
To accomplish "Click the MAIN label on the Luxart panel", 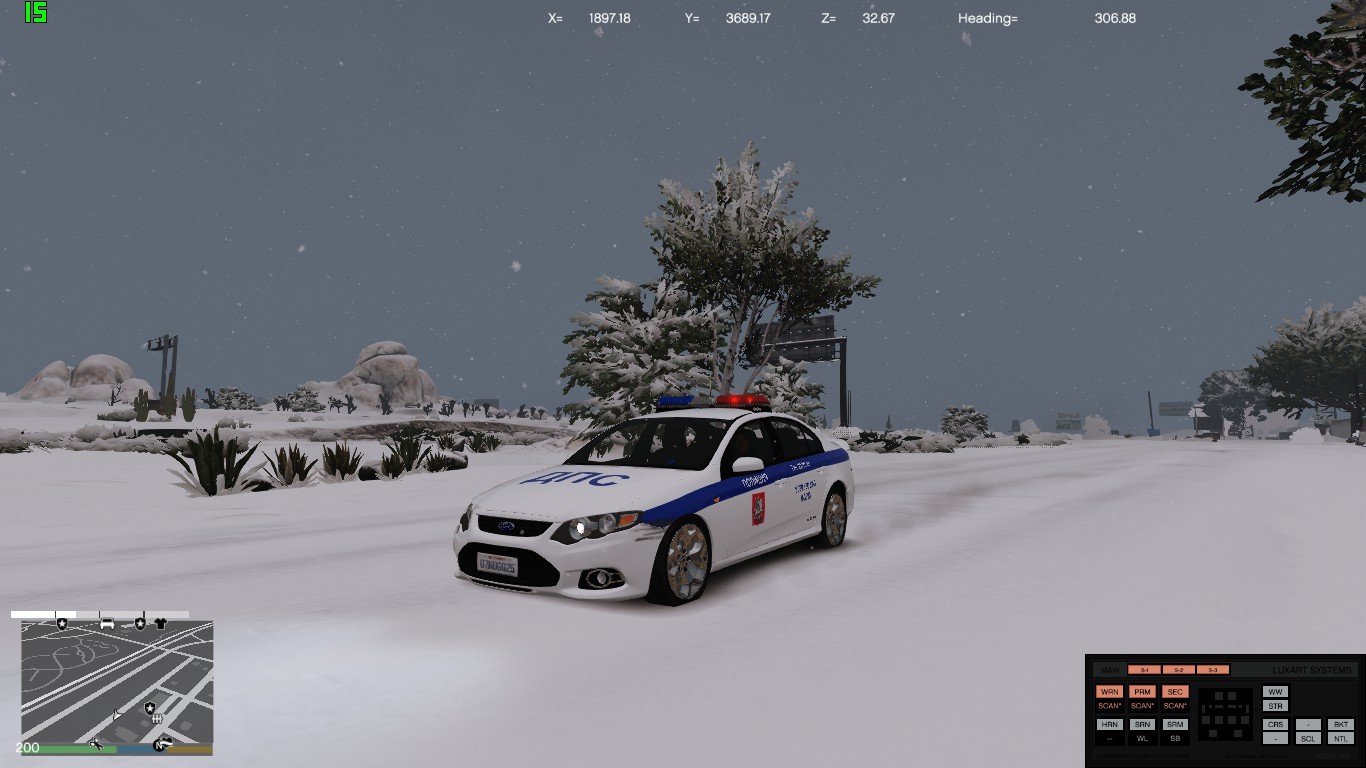I will coord(1109,670).
